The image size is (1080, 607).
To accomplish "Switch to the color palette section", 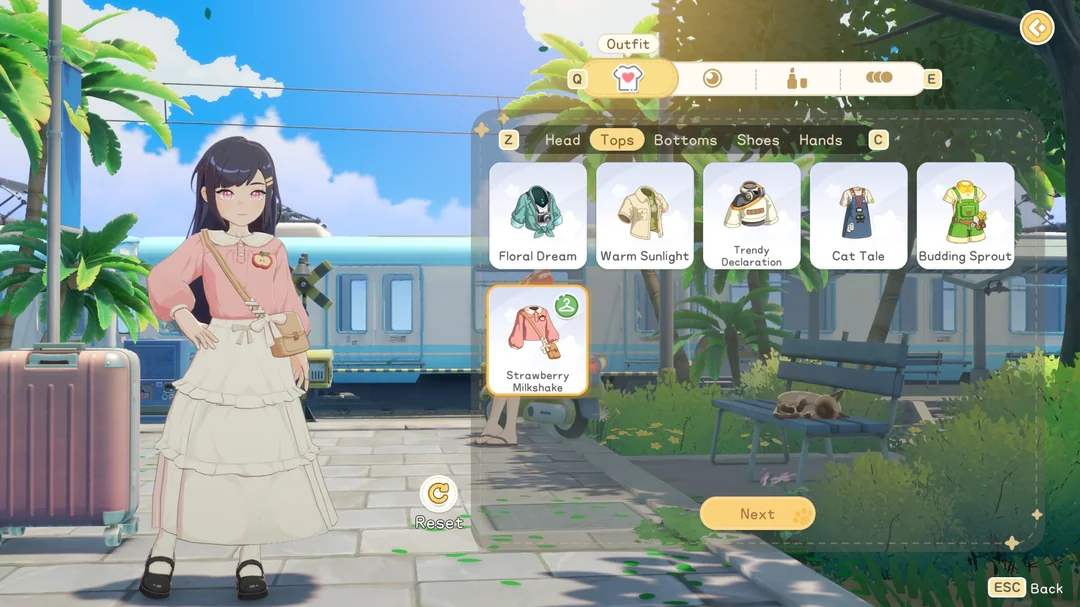I will click(x=879, y=79).
